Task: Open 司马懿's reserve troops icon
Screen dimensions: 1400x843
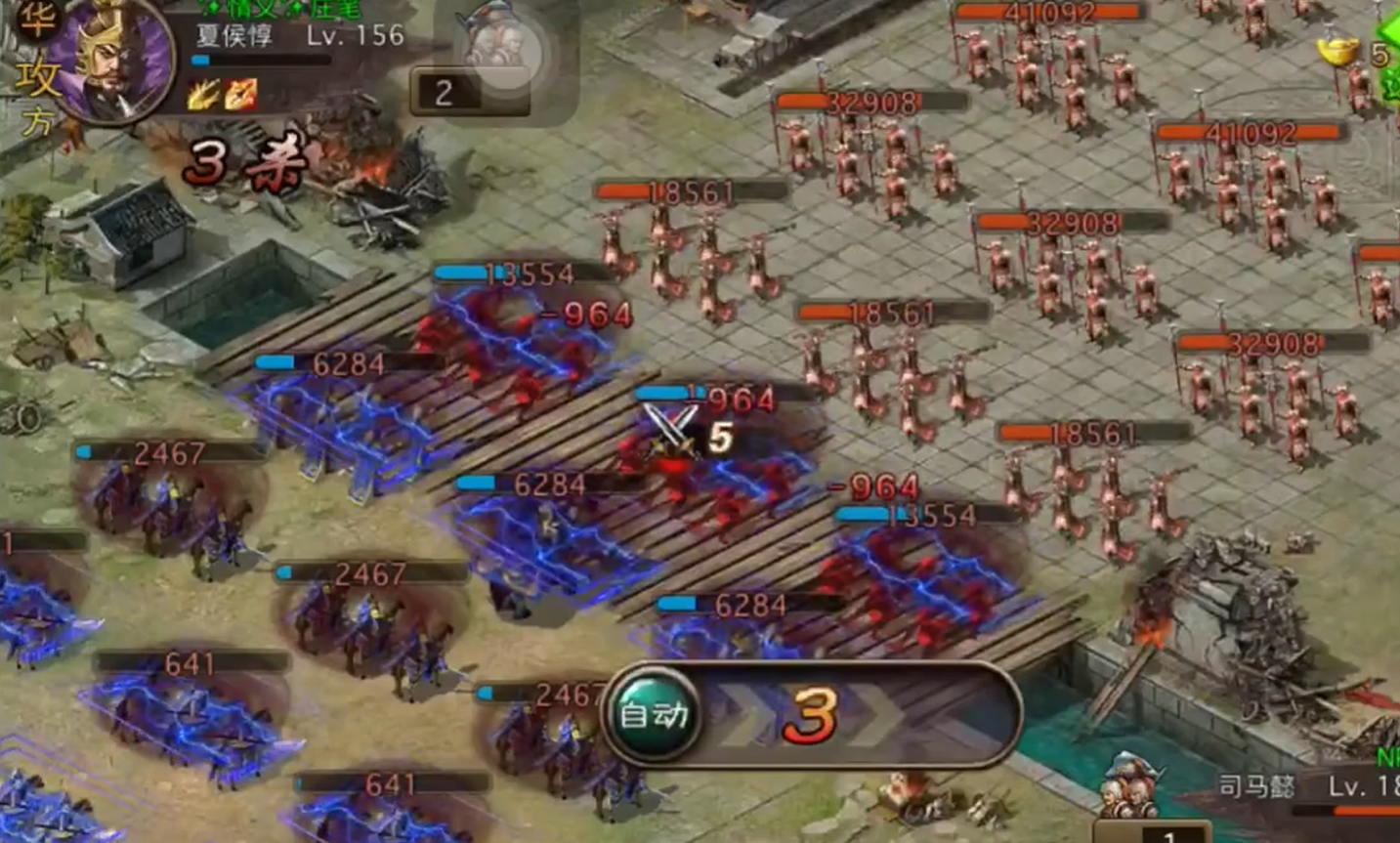Action: point(1133,786)
